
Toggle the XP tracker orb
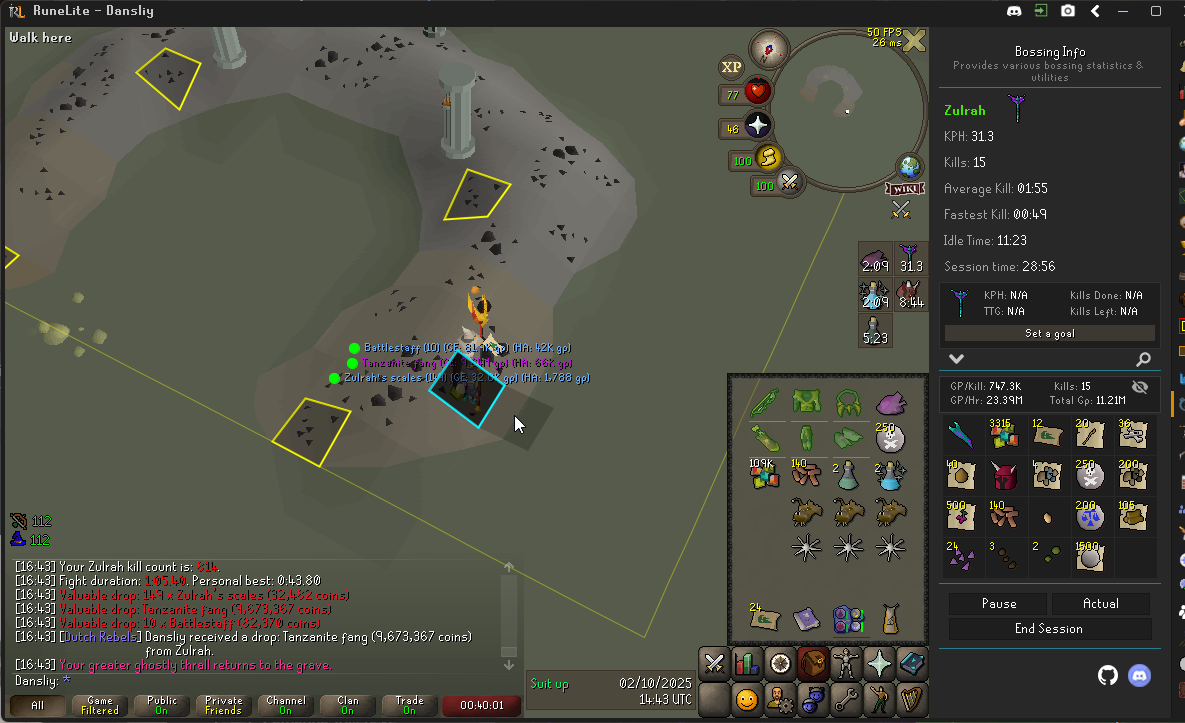pyautogui.click(x=732, y=67)
